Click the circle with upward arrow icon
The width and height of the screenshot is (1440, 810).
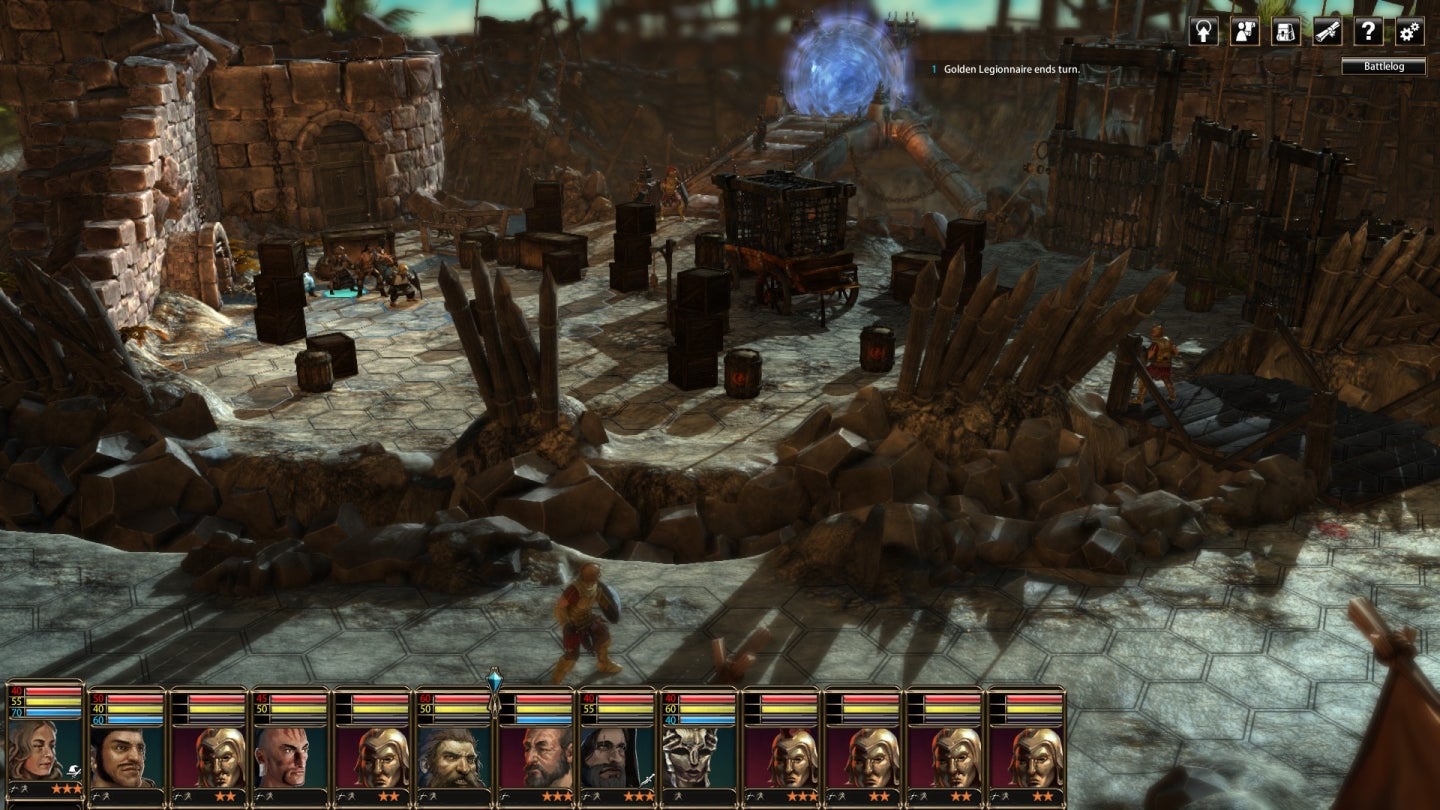[1204, 31]
